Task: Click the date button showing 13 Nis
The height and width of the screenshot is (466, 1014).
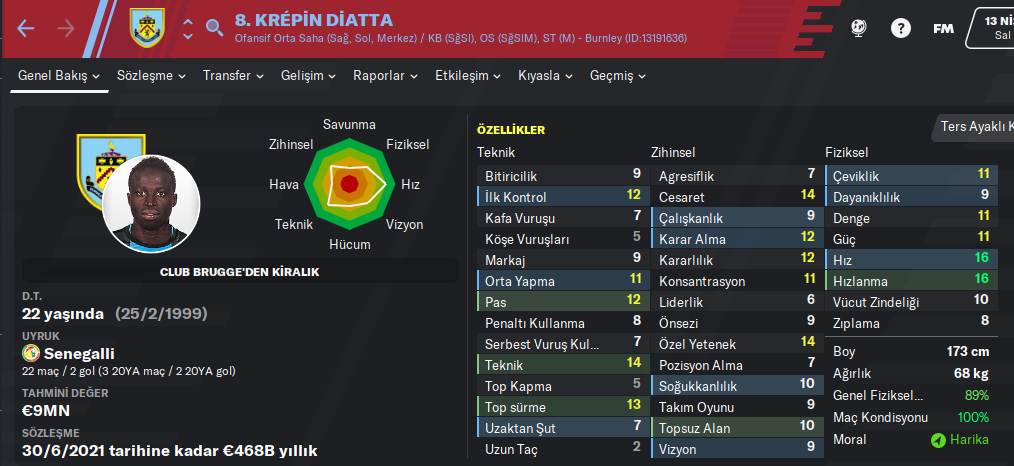Action: (992, 27)
